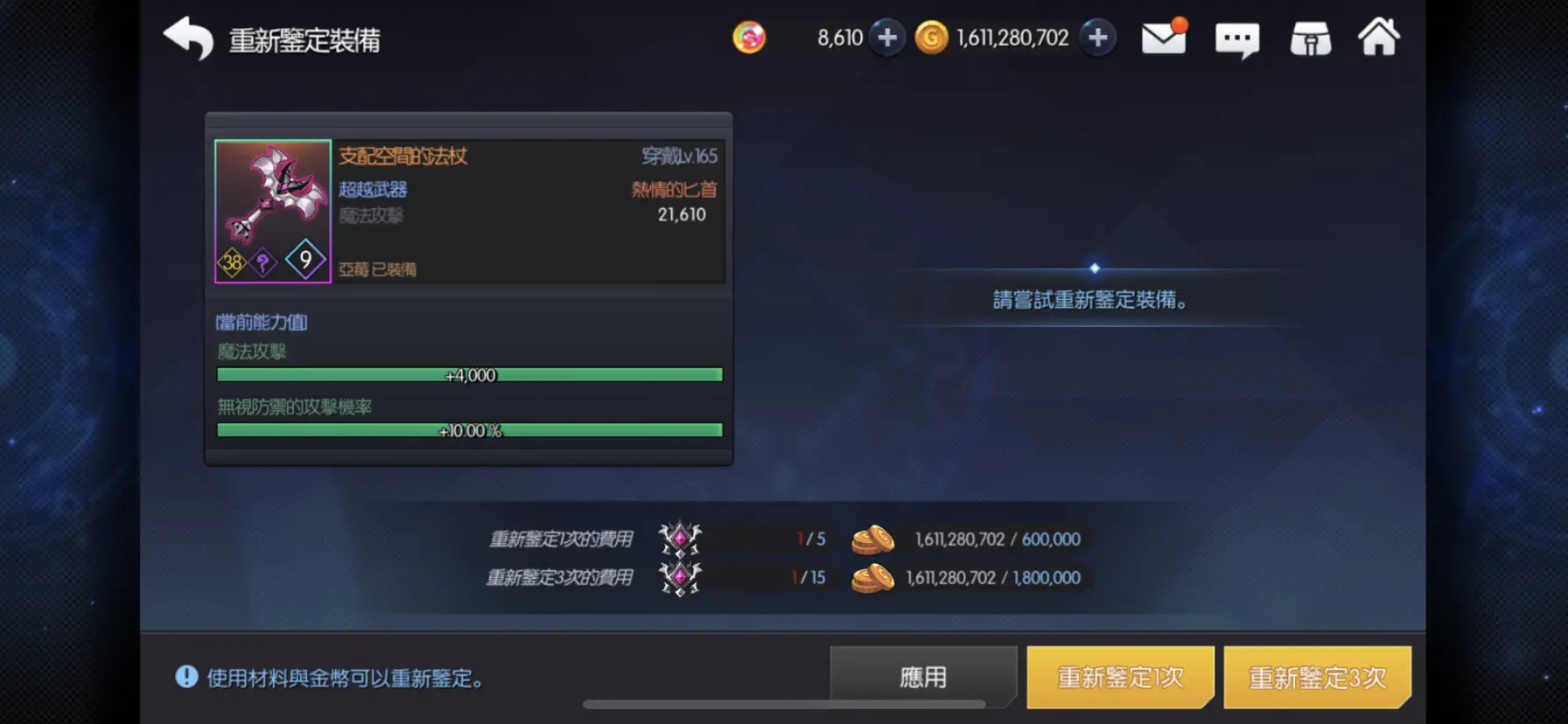
Task: Click the plus button to buy more gold
Action: (1098, 38)
